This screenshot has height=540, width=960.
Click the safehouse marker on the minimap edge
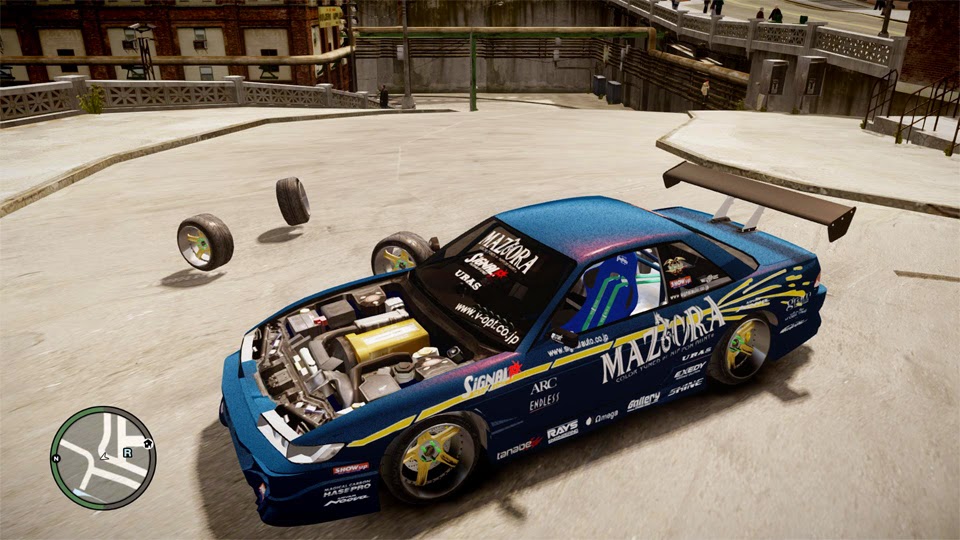click(147, 441)
